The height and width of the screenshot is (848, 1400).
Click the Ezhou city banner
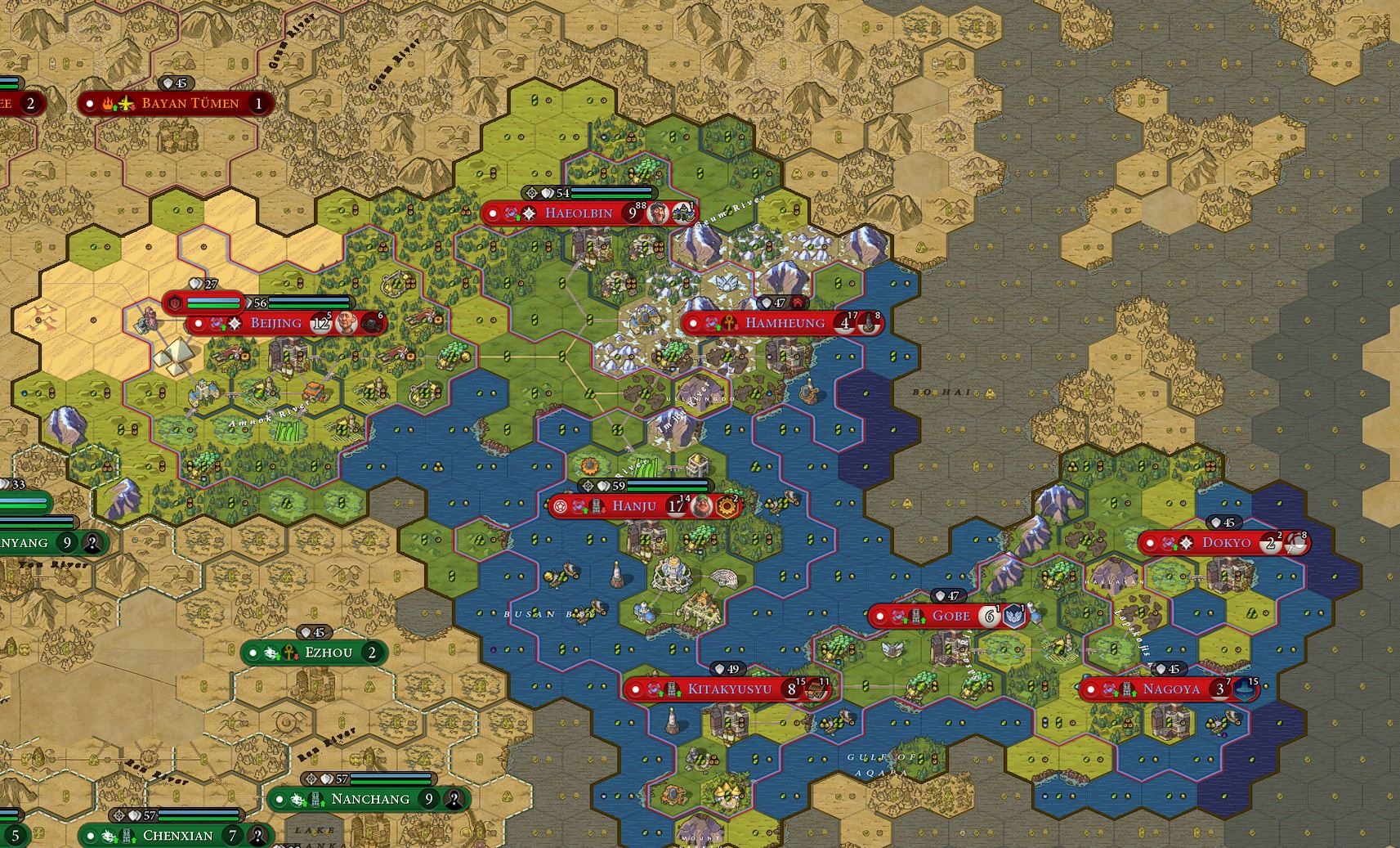pyautogui.click(x=328, y=653)
